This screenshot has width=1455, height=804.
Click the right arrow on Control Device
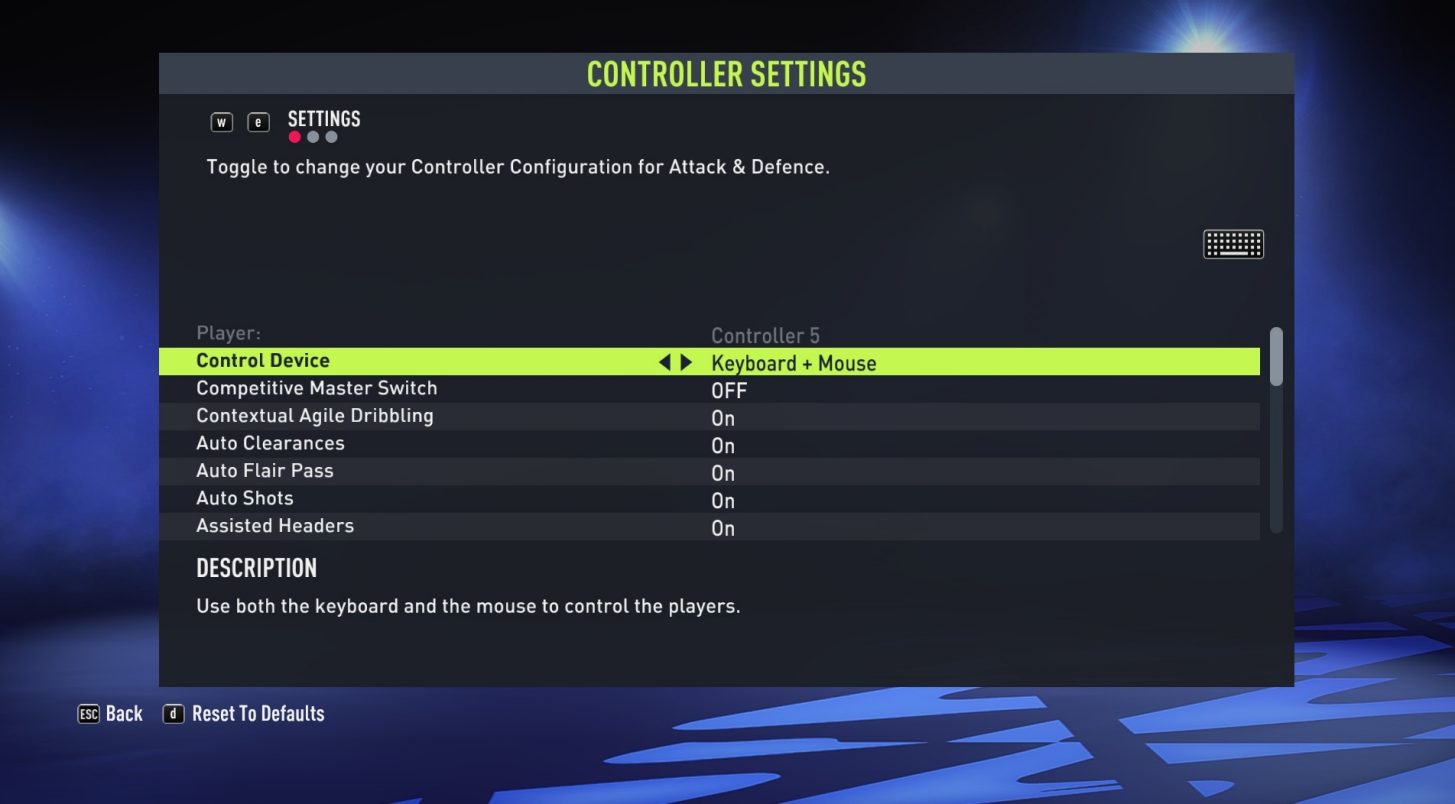point(685,362)
